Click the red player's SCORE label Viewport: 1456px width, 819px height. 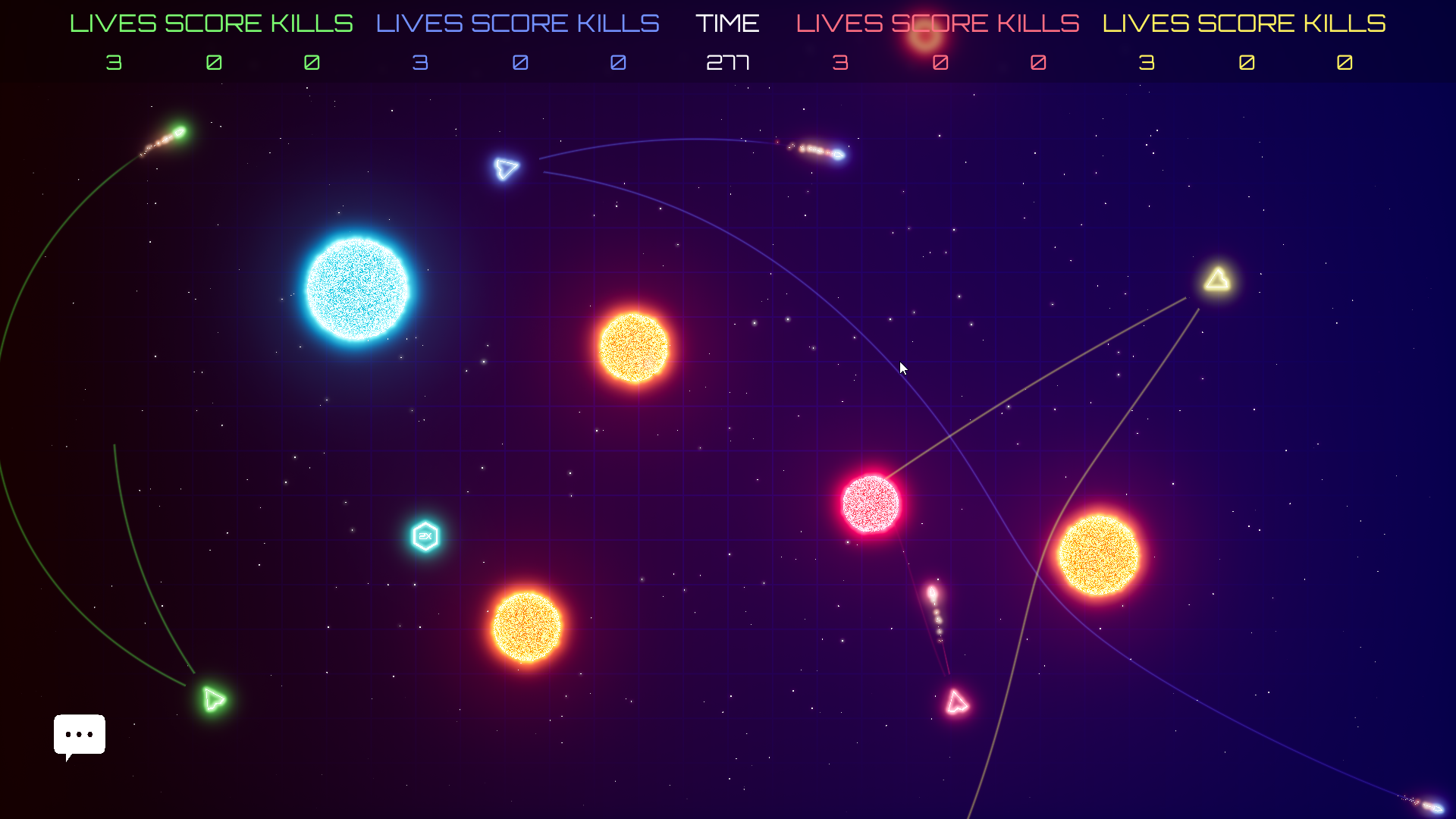939,23
